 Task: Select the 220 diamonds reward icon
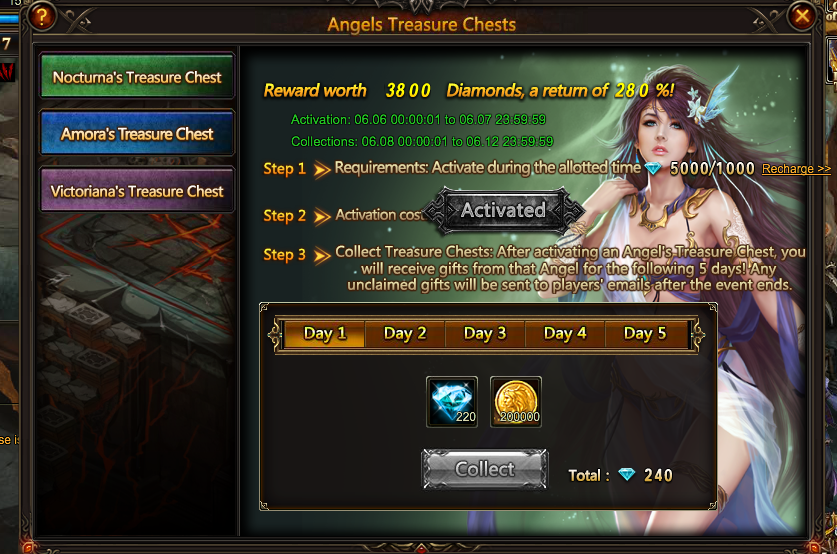pos(452,402)
